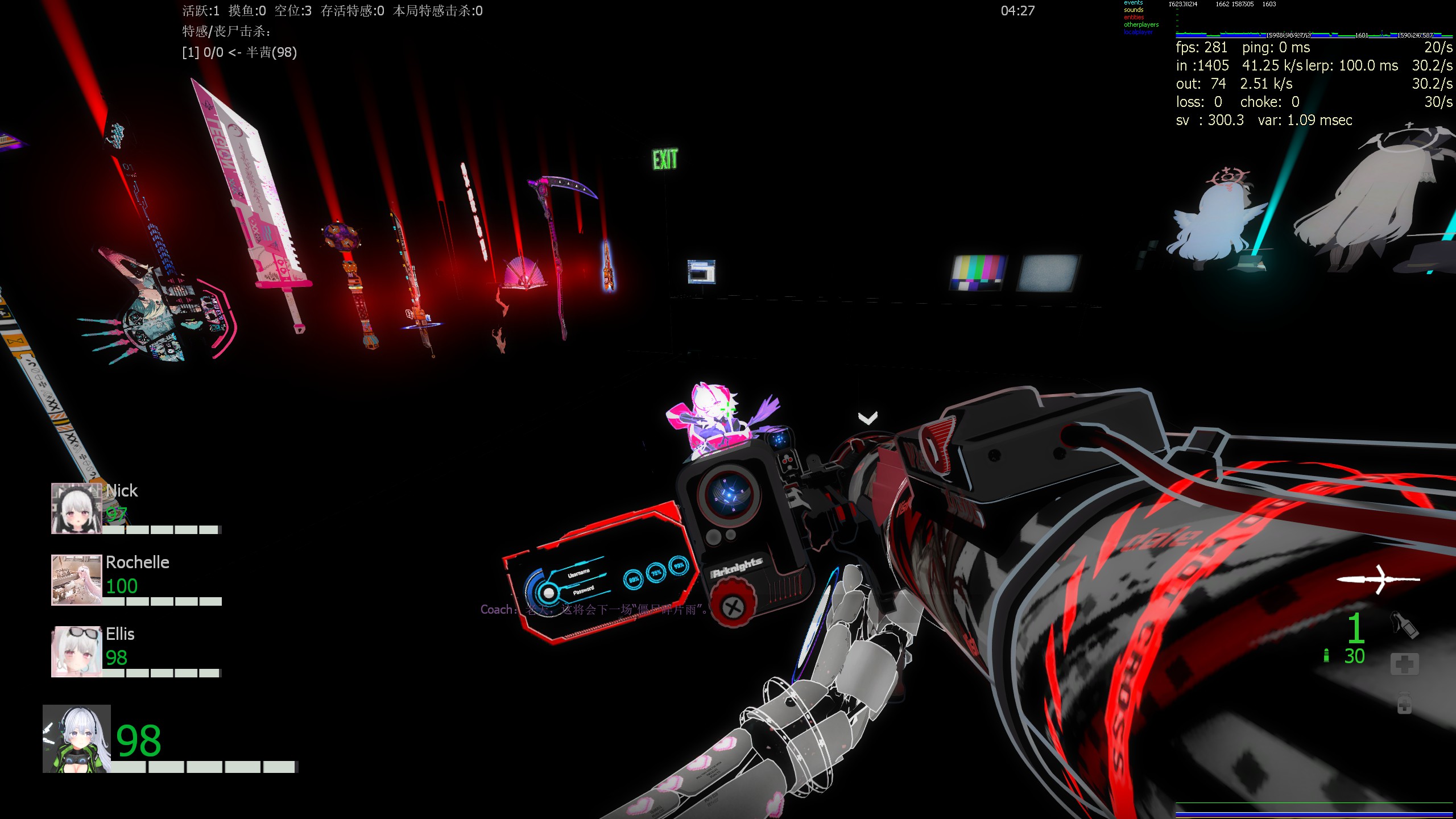Select Rochelle's teammate portrait
Screen dimensions: 1456x819
click(77, 580)
